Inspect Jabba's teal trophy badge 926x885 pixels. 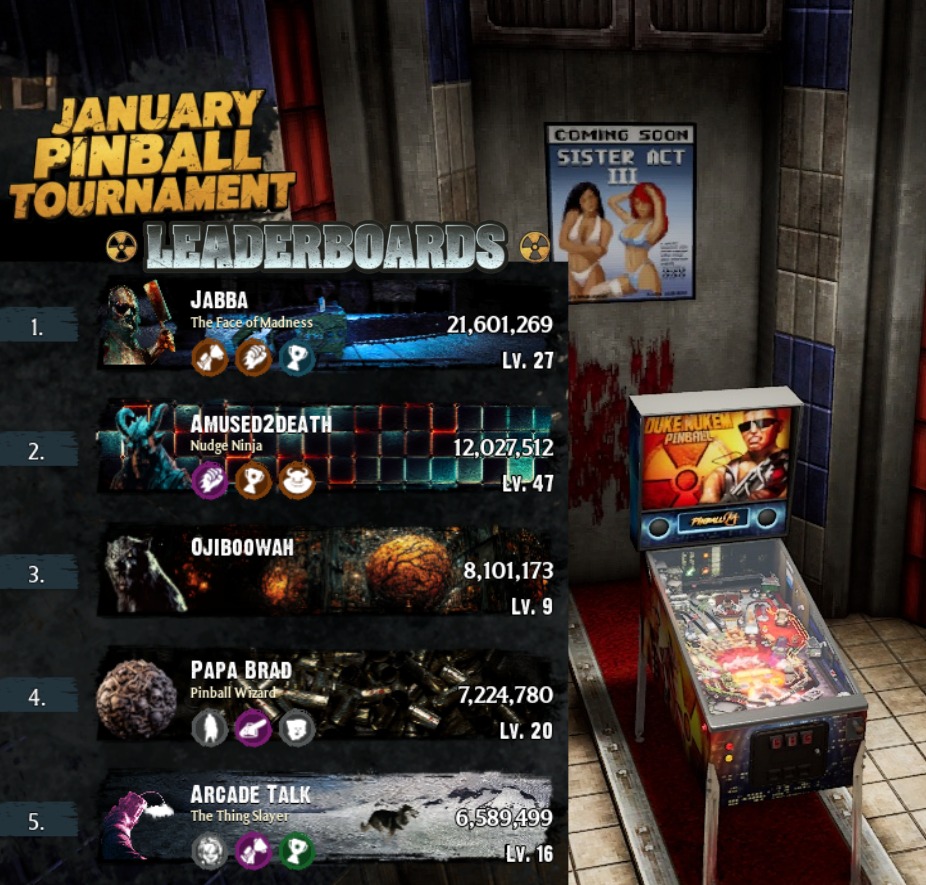[x=296, y=357]
